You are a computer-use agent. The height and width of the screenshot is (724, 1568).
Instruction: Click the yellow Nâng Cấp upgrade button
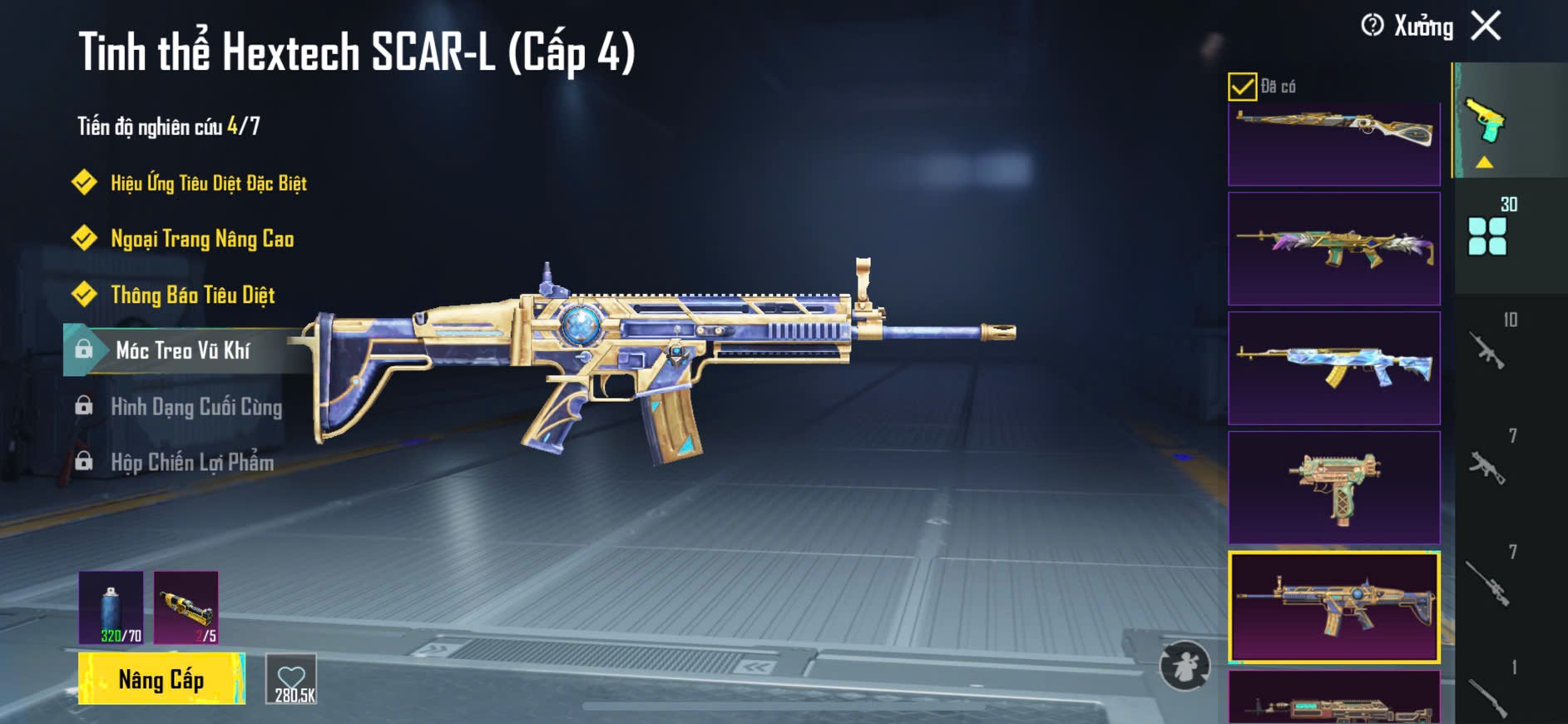pos(161,679)
